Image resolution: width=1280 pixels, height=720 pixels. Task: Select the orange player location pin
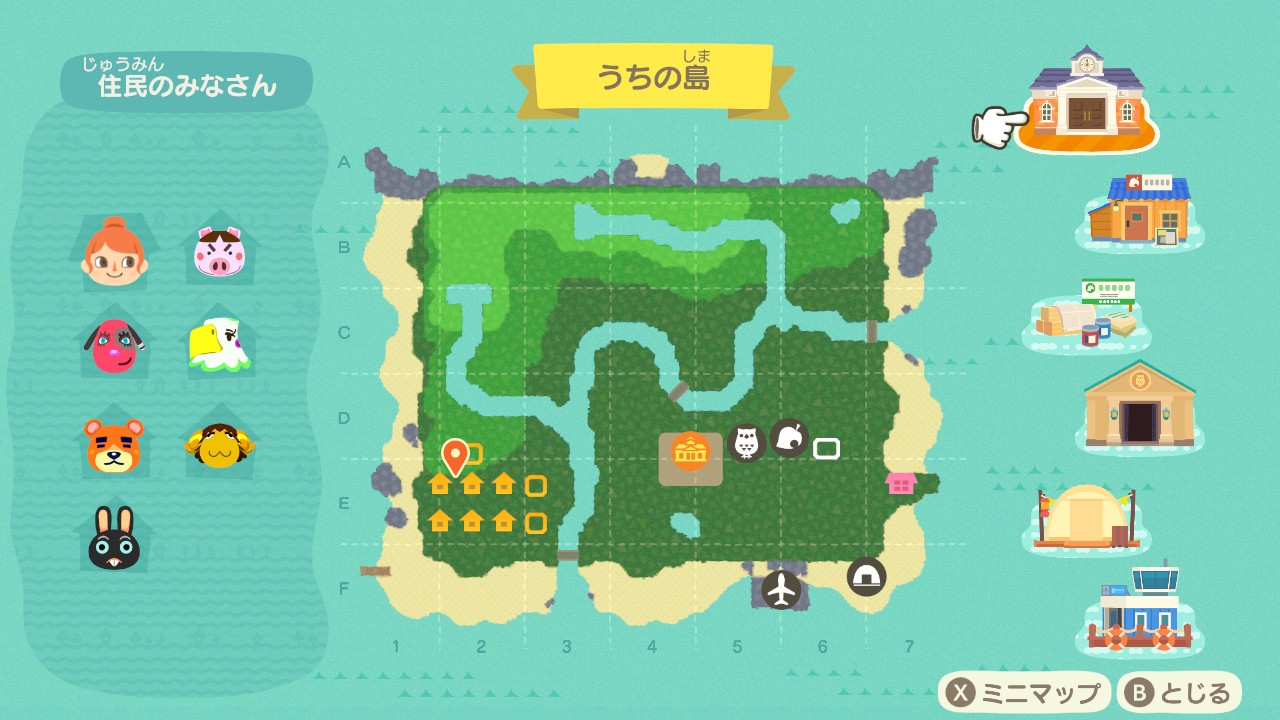455,456
